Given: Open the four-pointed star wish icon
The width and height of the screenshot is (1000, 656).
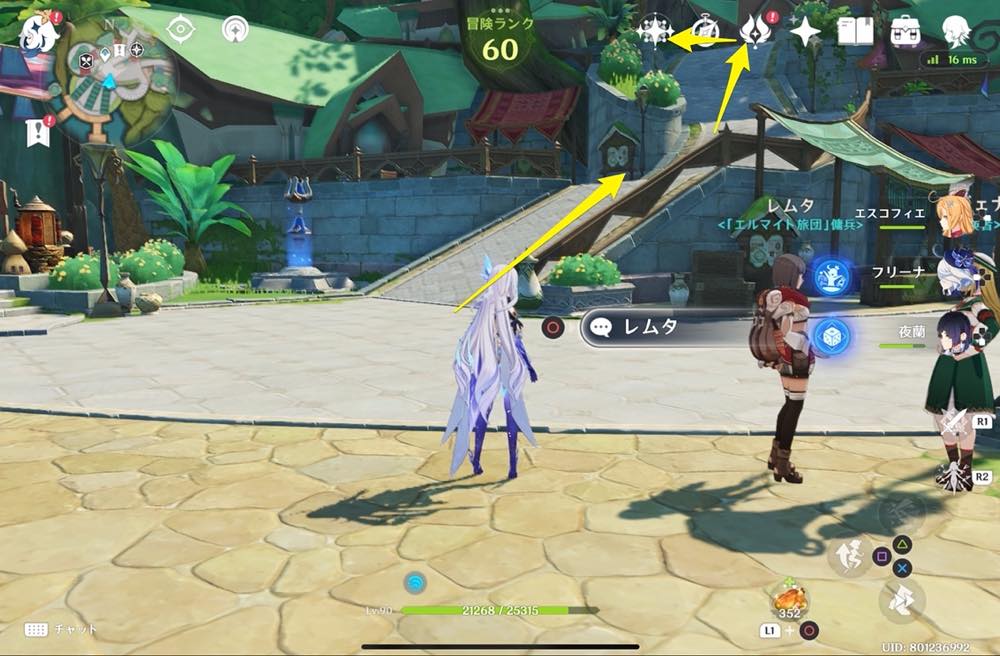Looking at the screenshot, I should click(805, 32).
